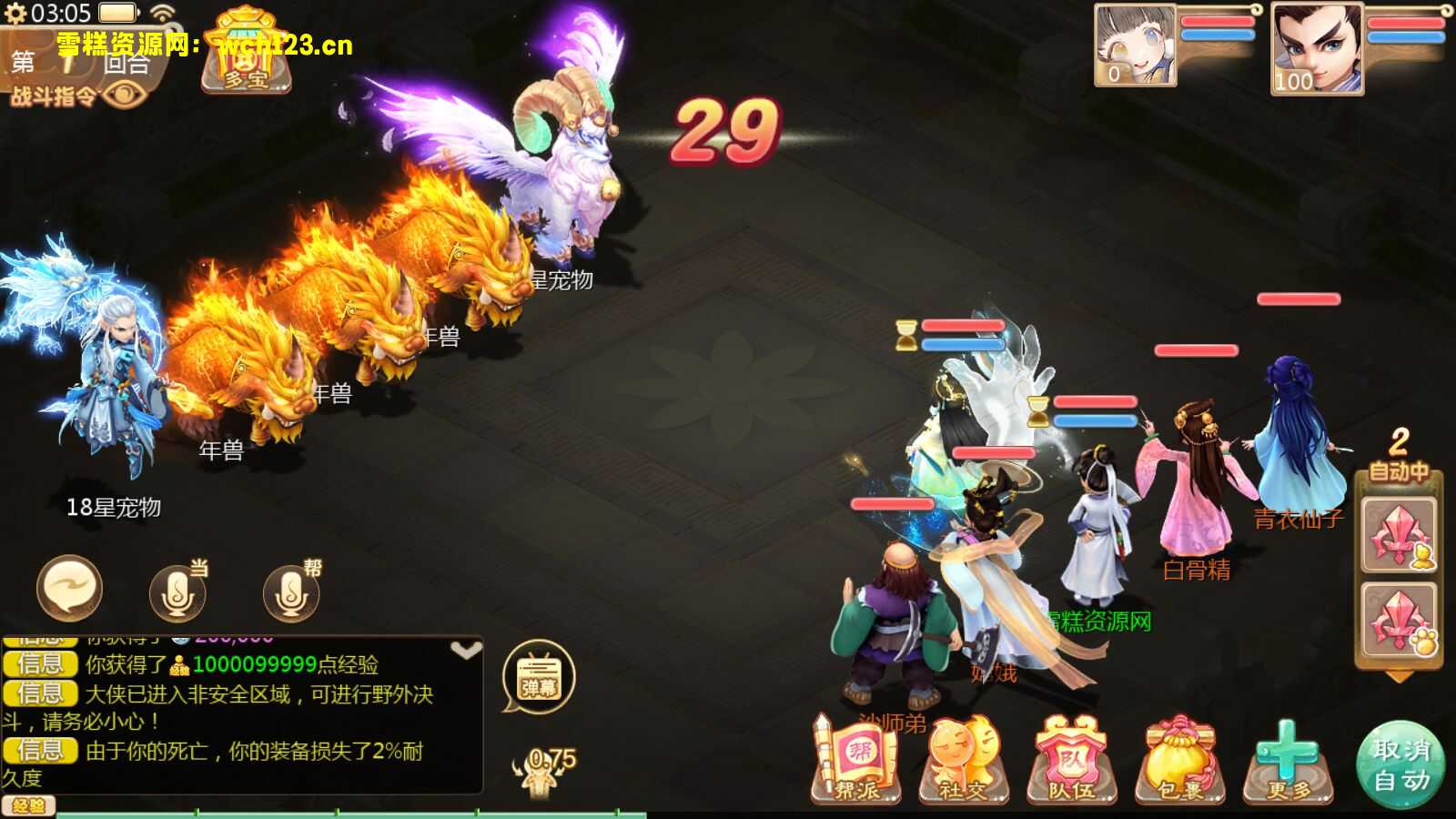
Task: Select the pet portrait showing 0
Action: click(1135, 45)
